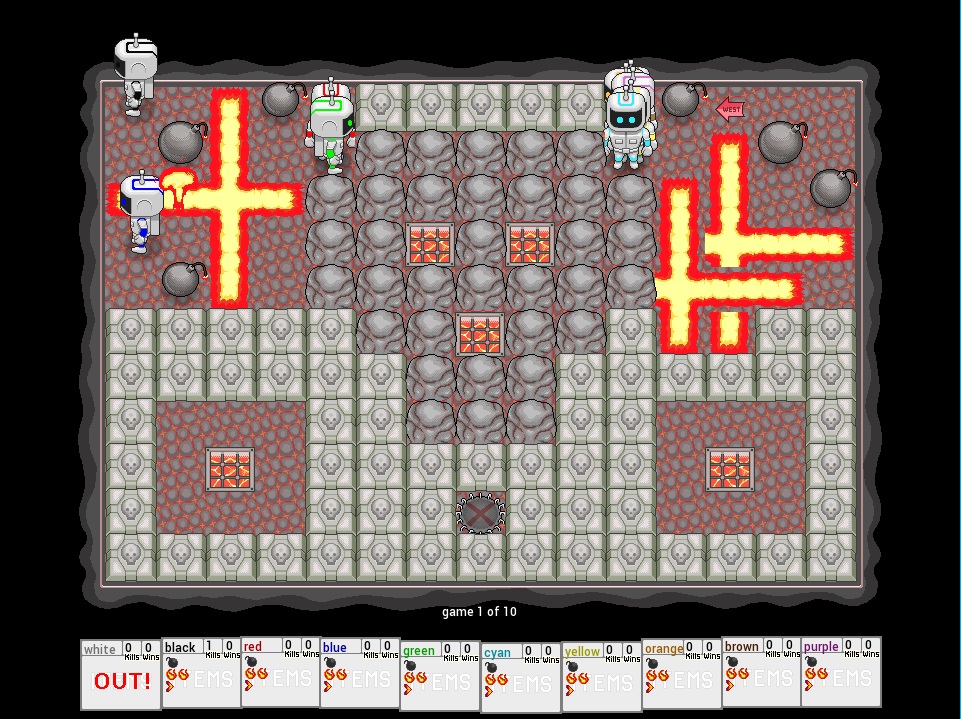Pick the cyan player status panel
This screenshot has height=719, width=961.
tap(521, 677)
